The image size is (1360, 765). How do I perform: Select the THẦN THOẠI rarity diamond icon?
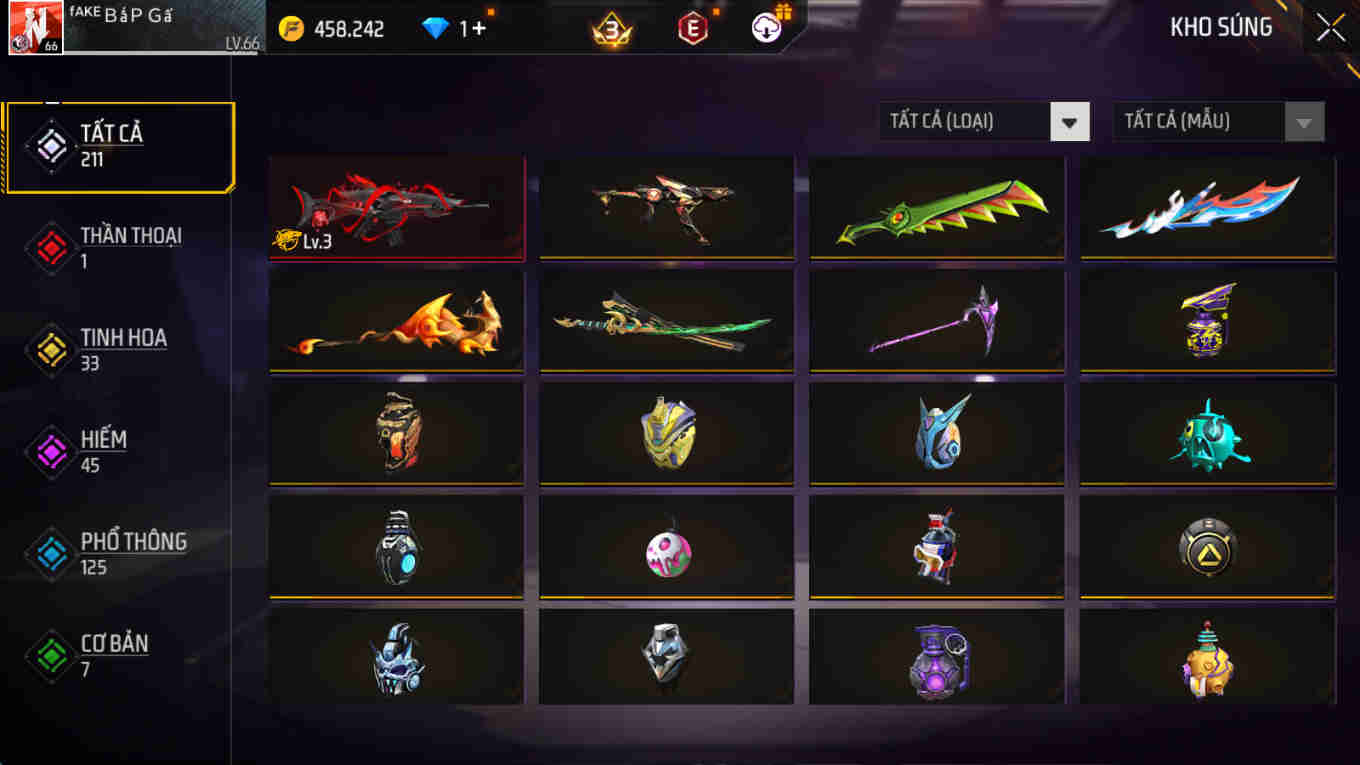tap(49, 247)
